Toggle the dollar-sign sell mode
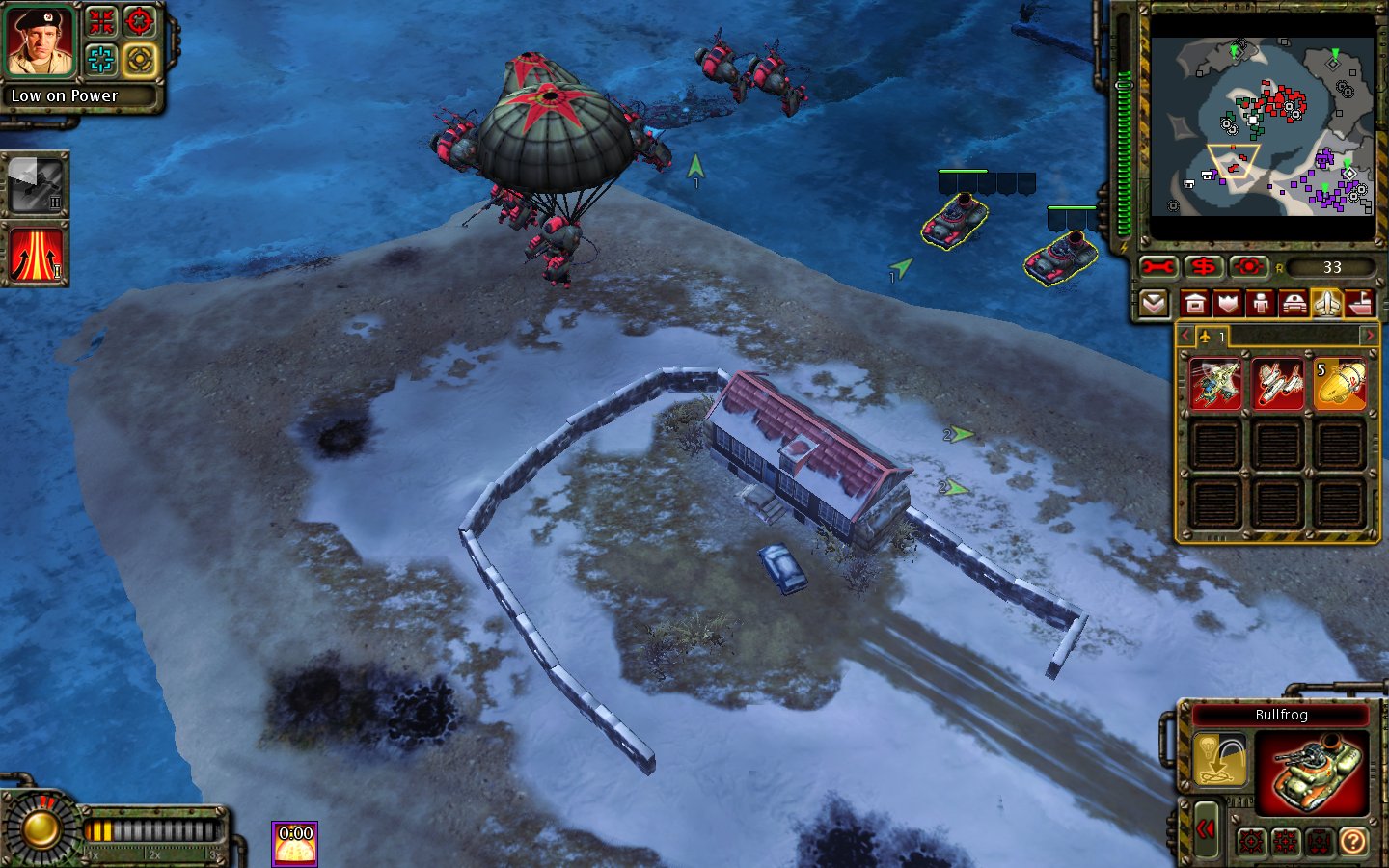This screenshot has width=1389, height=868. point(1204,267)
